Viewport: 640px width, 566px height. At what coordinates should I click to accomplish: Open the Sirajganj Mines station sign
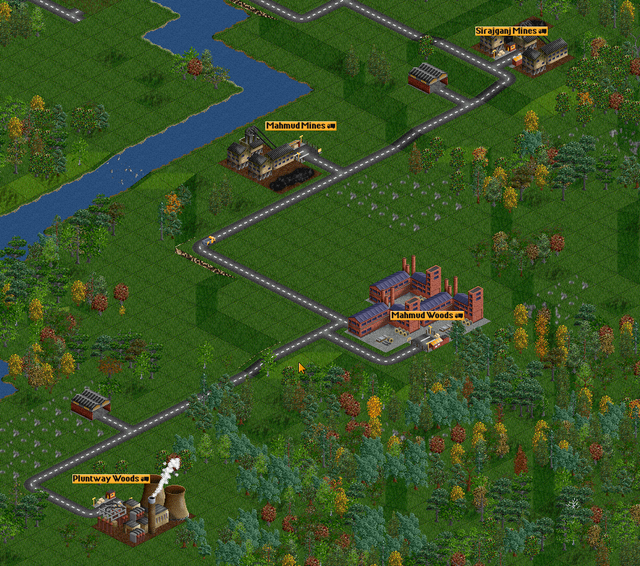click(x=512, y=32)
